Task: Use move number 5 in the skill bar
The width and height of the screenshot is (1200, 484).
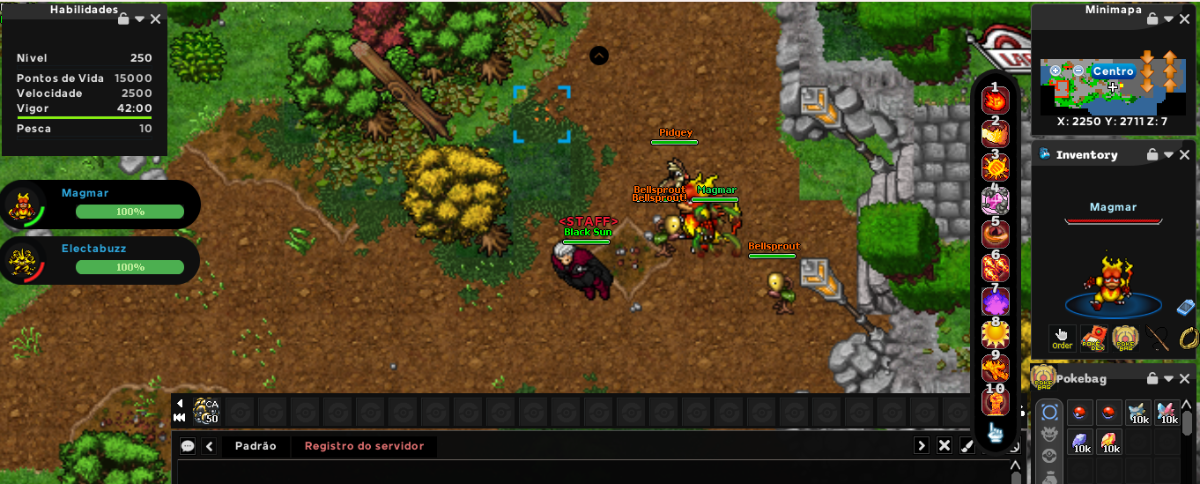Action: (995, 234)
